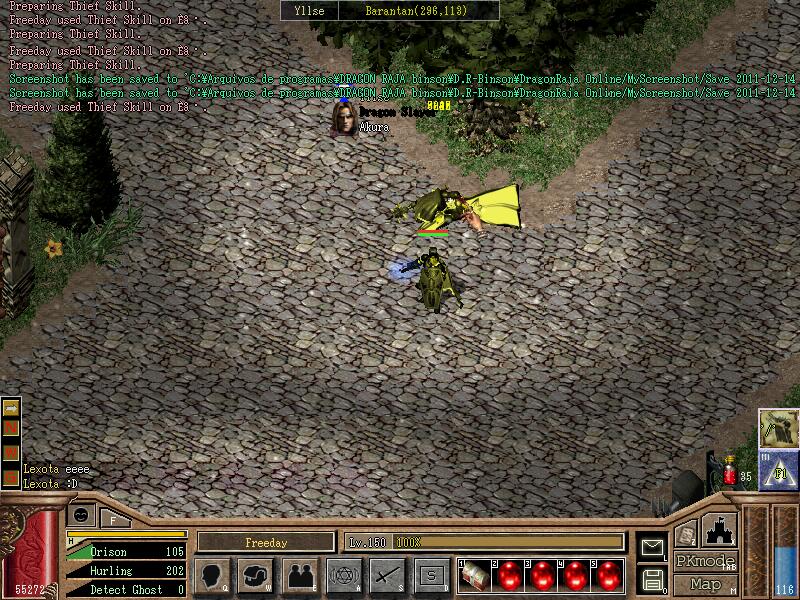Image resolution: width=800 pixels, height=600 pixels.
Task: Open the bag inventory button
Action: point(257,575)
